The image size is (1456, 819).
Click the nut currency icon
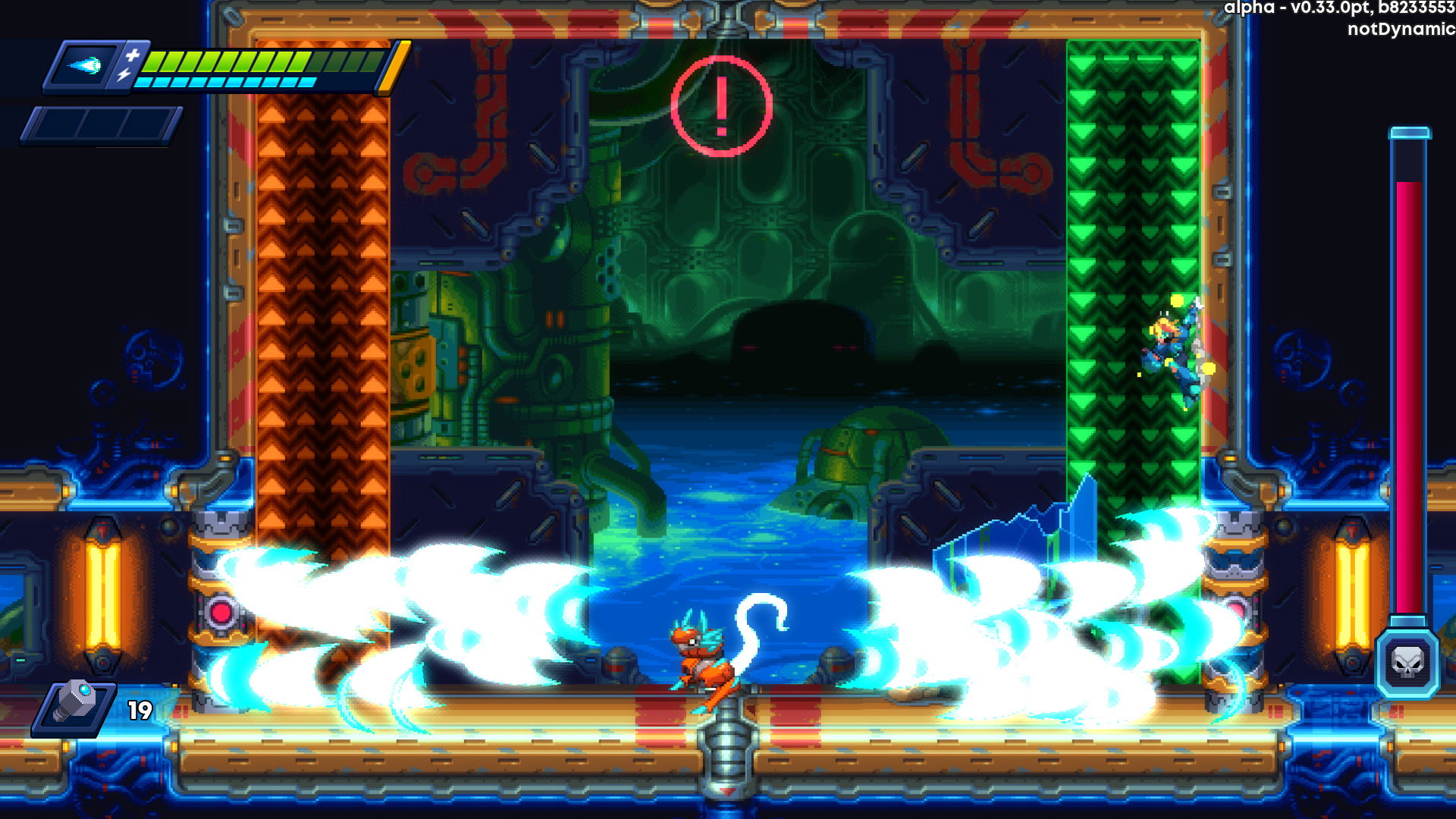tap(74, 707)
